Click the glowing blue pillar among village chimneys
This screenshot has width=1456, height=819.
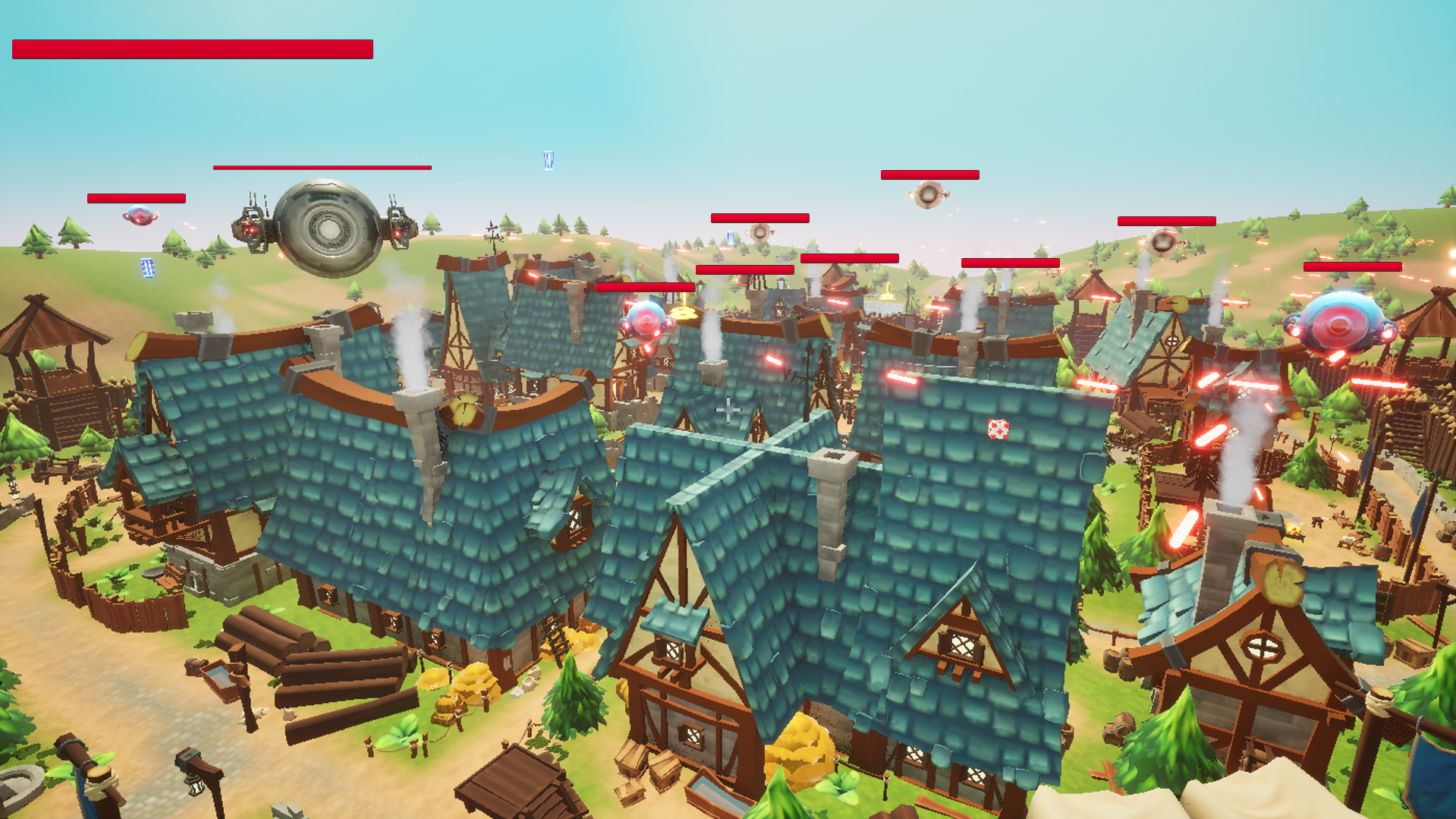pos(731,237)
